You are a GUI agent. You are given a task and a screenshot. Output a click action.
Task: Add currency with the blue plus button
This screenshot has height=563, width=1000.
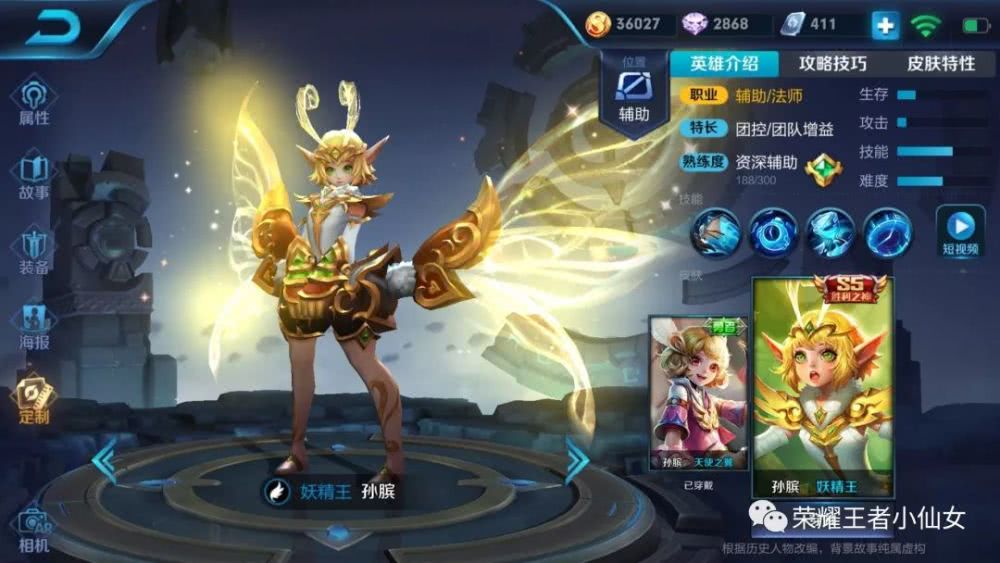[x=885, y=25]
